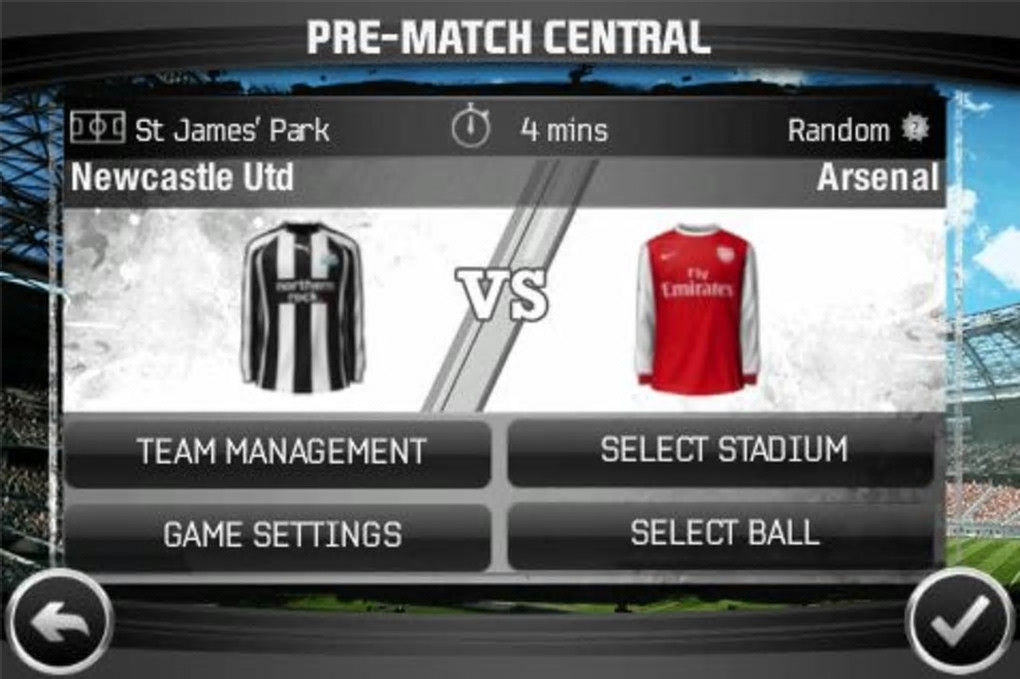
Task: Select the red Arsenal kit
Action: [x=697, y=308]
